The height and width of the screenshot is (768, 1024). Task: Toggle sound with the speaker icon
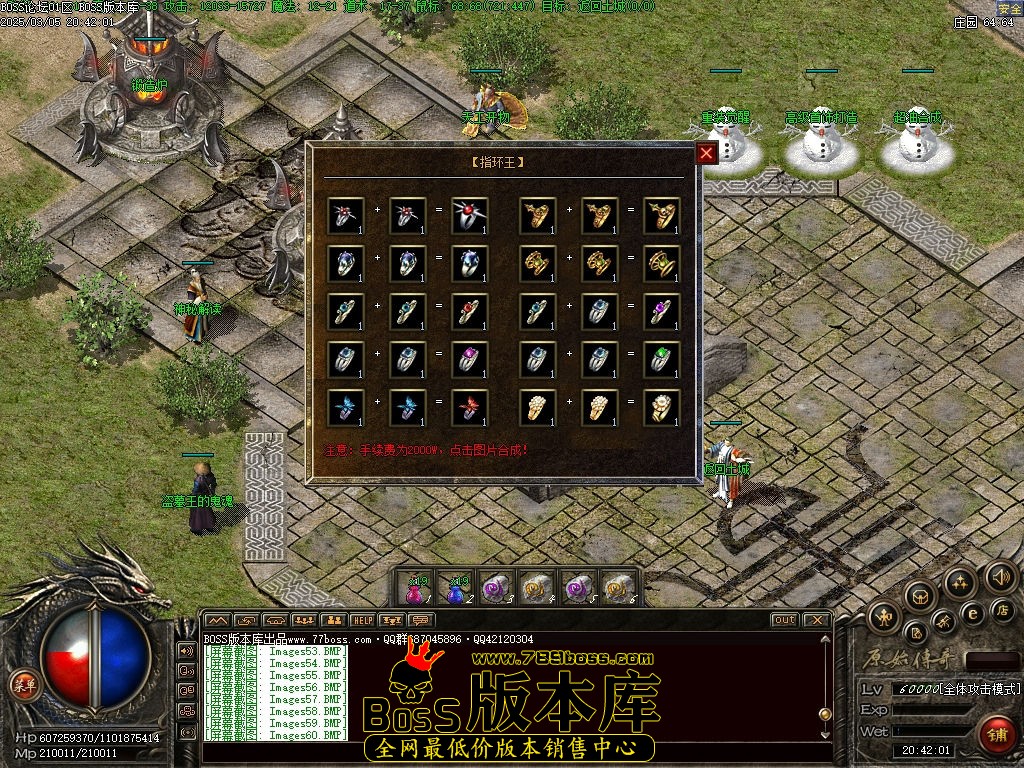pyautogui.click(x=1000, y=576)
